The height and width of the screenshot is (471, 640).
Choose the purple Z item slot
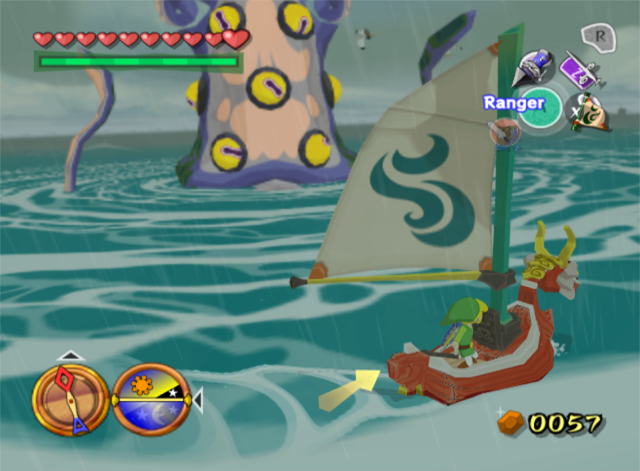(579, 70)
